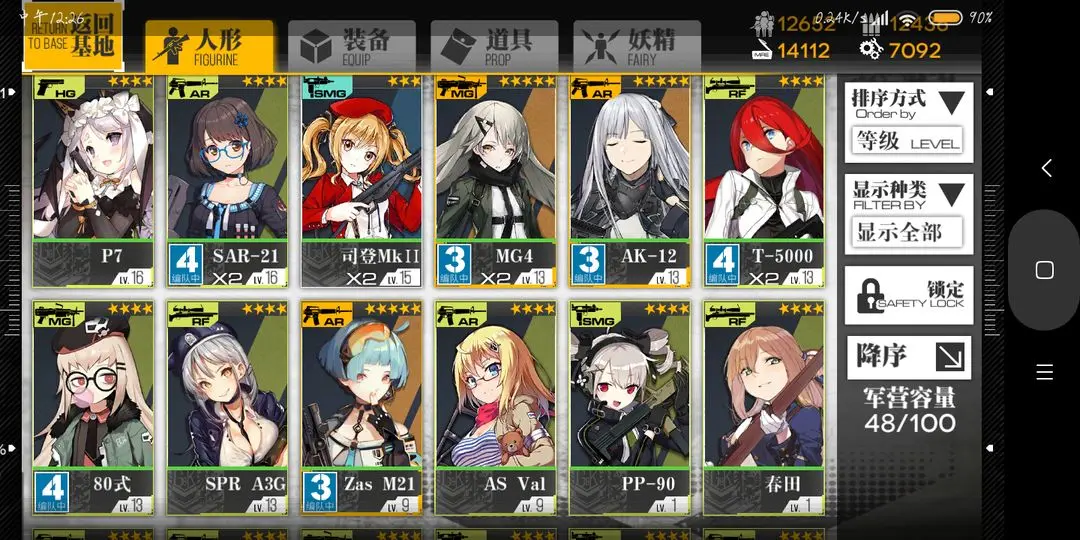Select the MG4 machine gun doll card

coord(496,180)
